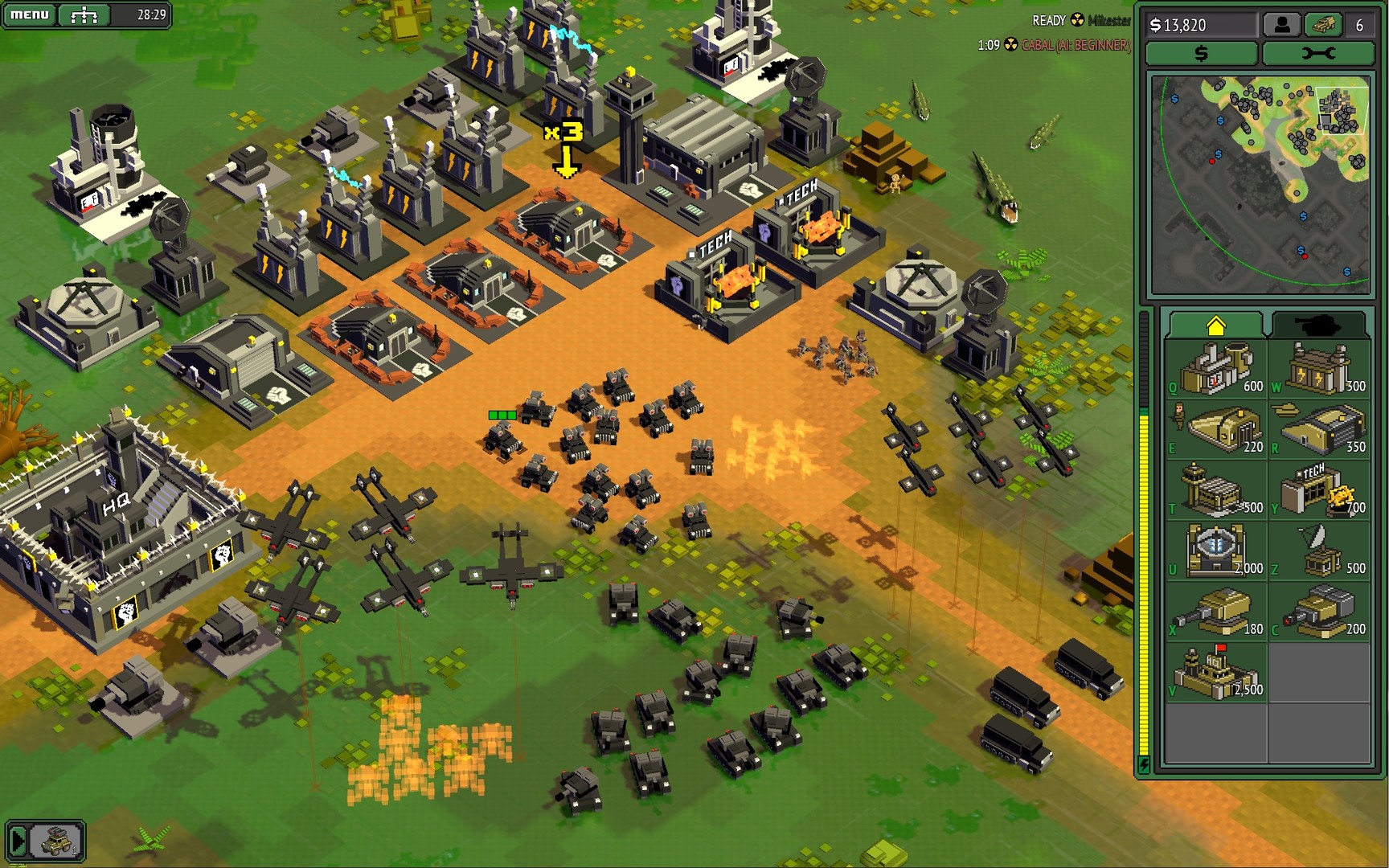Open the game Menu

pos(29,13)
